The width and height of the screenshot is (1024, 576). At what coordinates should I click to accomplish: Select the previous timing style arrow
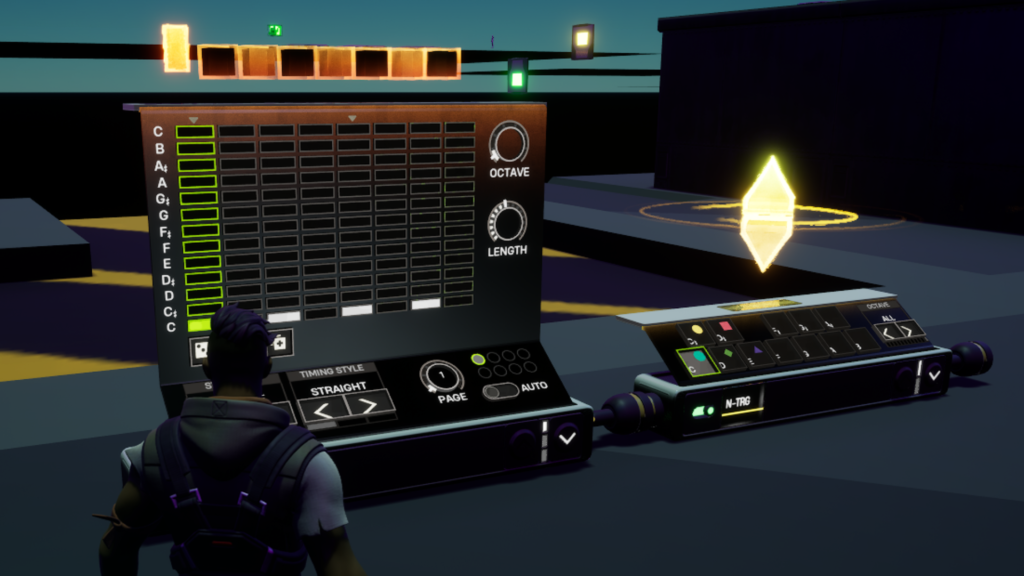click(x=322, y=408)
